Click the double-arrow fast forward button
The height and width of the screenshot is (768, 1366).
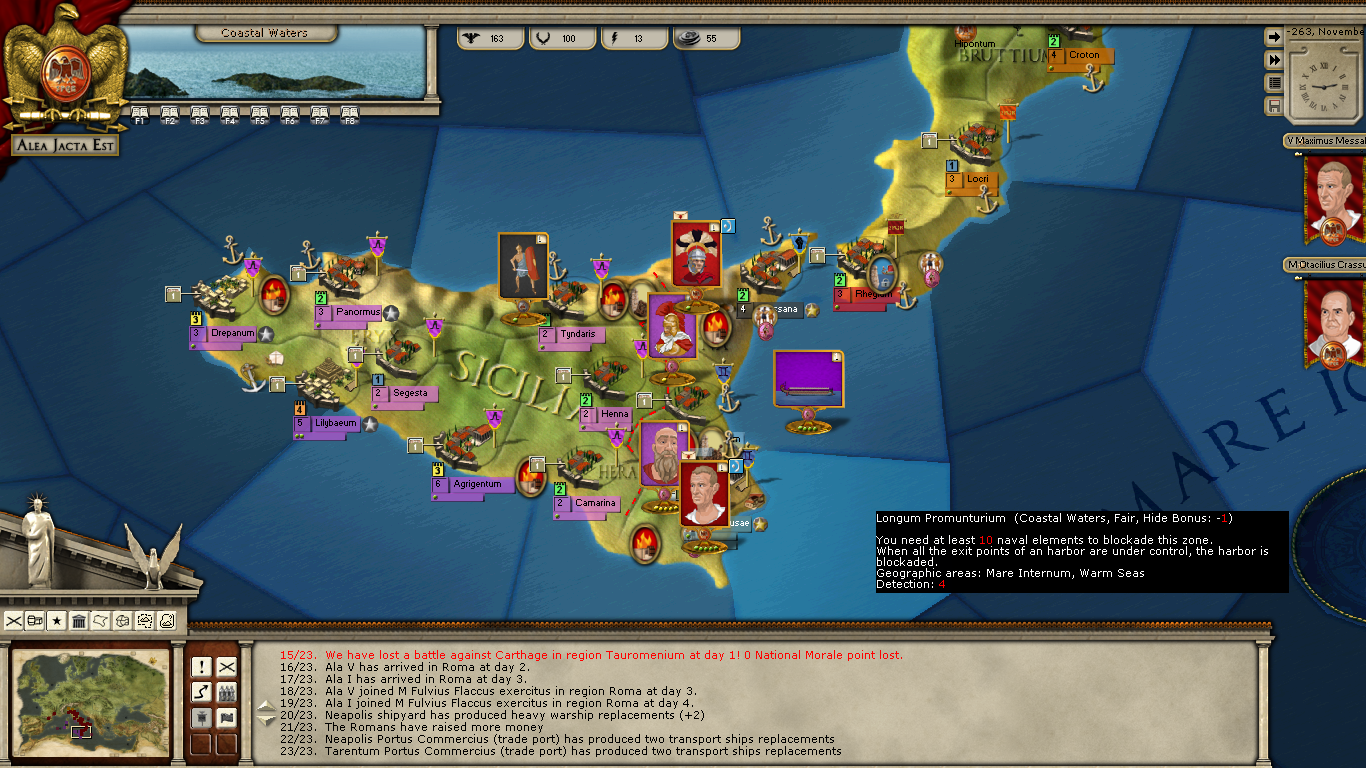(1274, 60)
